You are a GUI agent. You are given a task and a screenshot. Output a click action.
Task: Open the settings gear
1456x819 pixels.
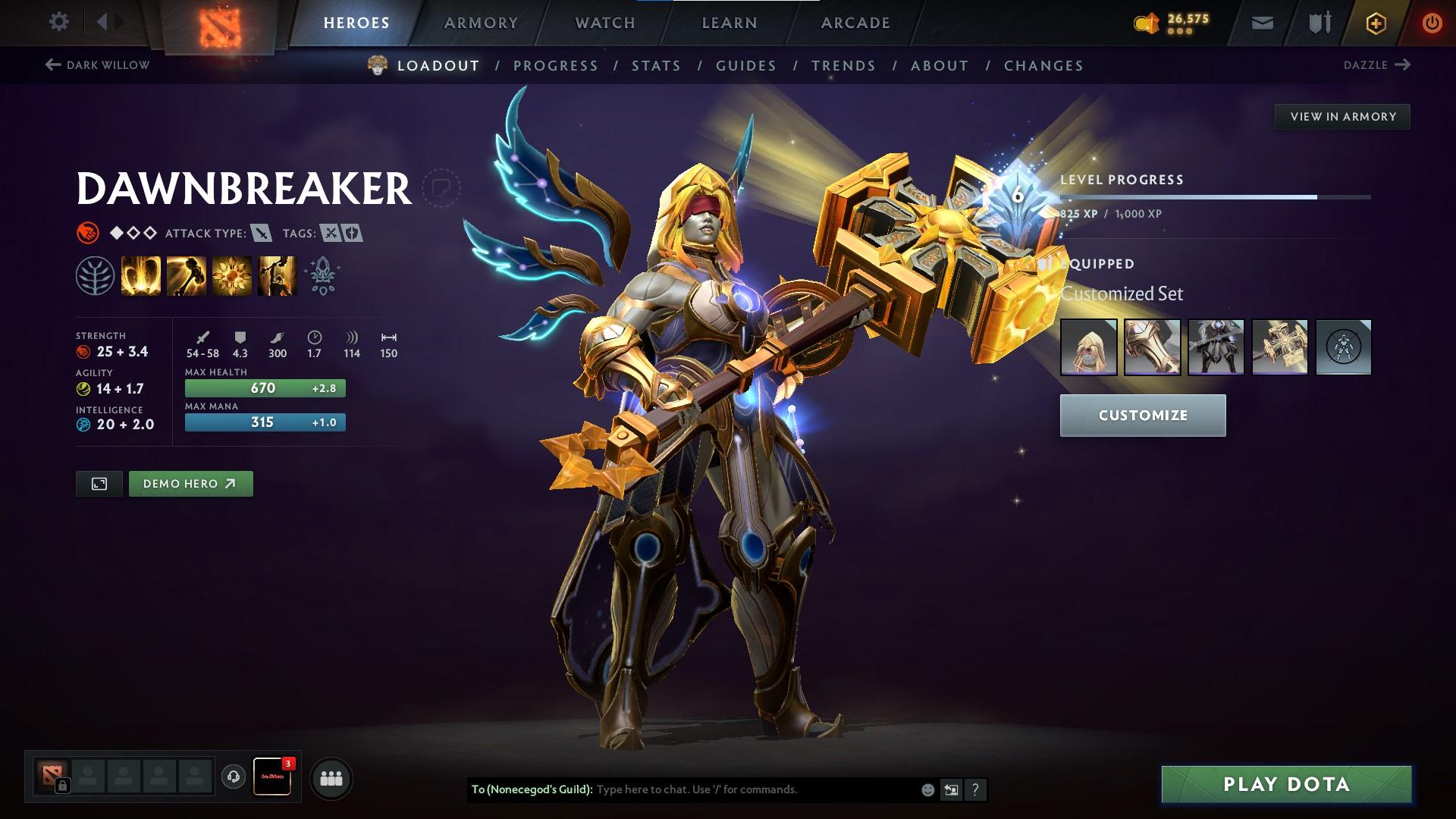click(59, 22)
